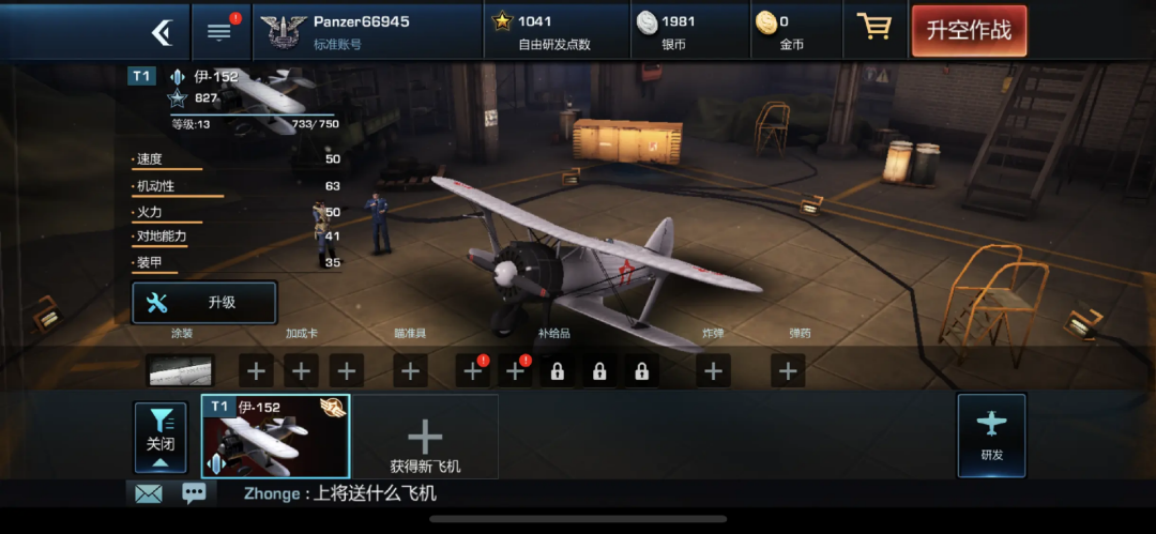Add a 瞄准具 gunsight item
Viewport: 1156px width, 534px height.
(410, 372)
